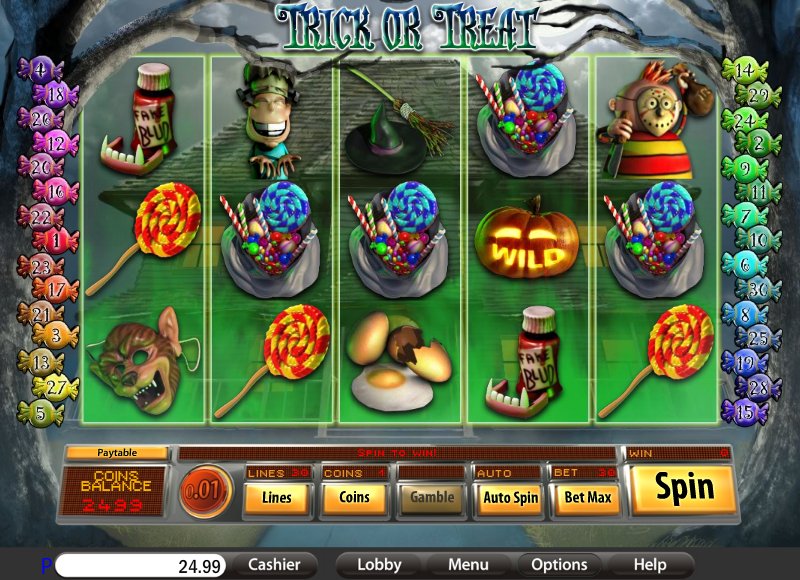The image size is (800, 580).
Task: Open the Paytable
Action: pyautogui.click(x=116, y=453)
